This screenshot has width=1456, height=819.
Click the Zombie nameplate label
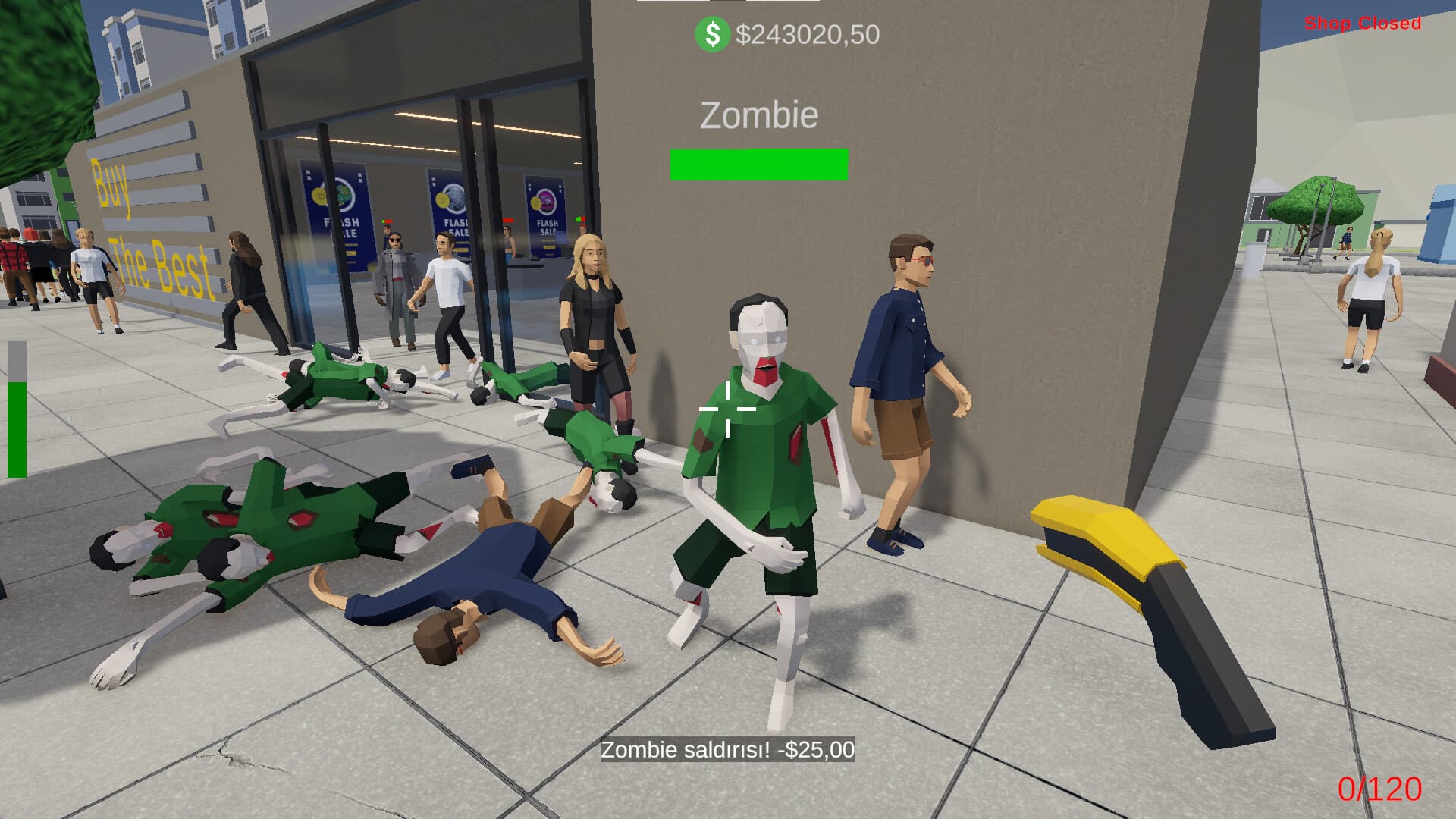[x=758, y=114]
